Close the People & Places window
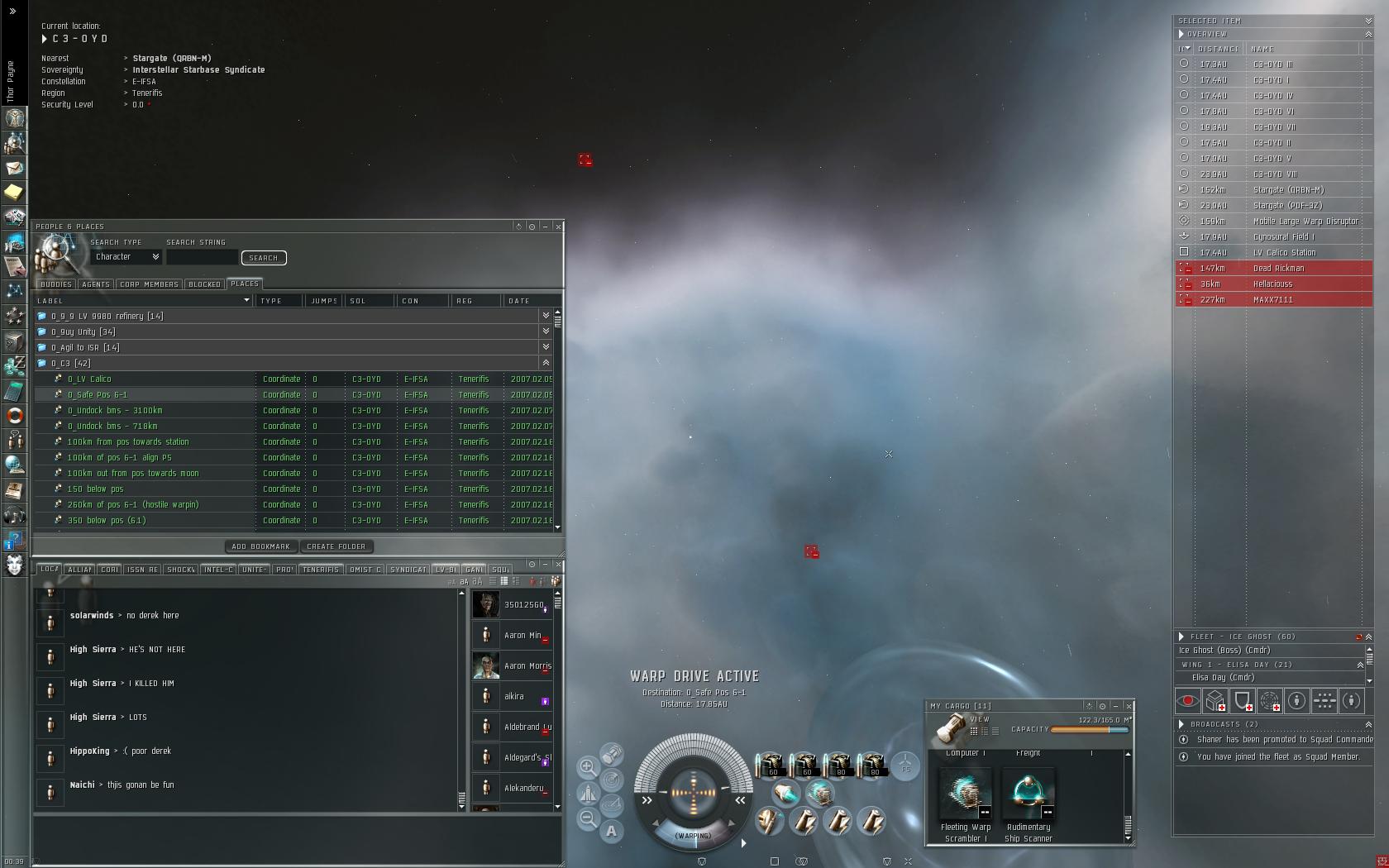The height and width of the screenshot is (868, 1389). pyautogui.click(x=559, y=227)
